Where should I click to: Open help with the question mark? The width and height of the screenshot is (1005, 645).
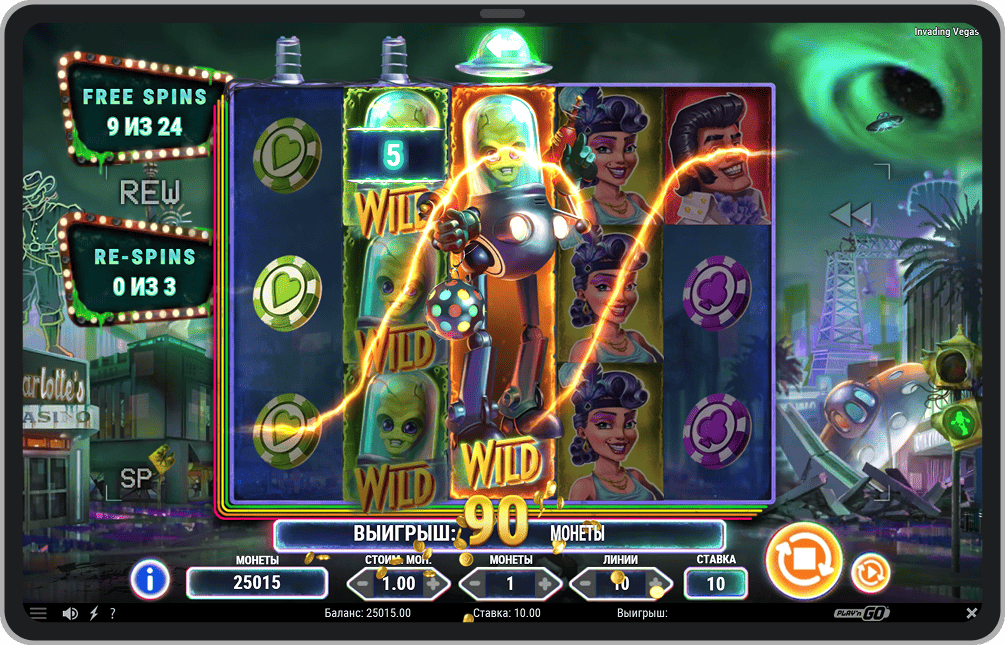(x=112, y=613)
